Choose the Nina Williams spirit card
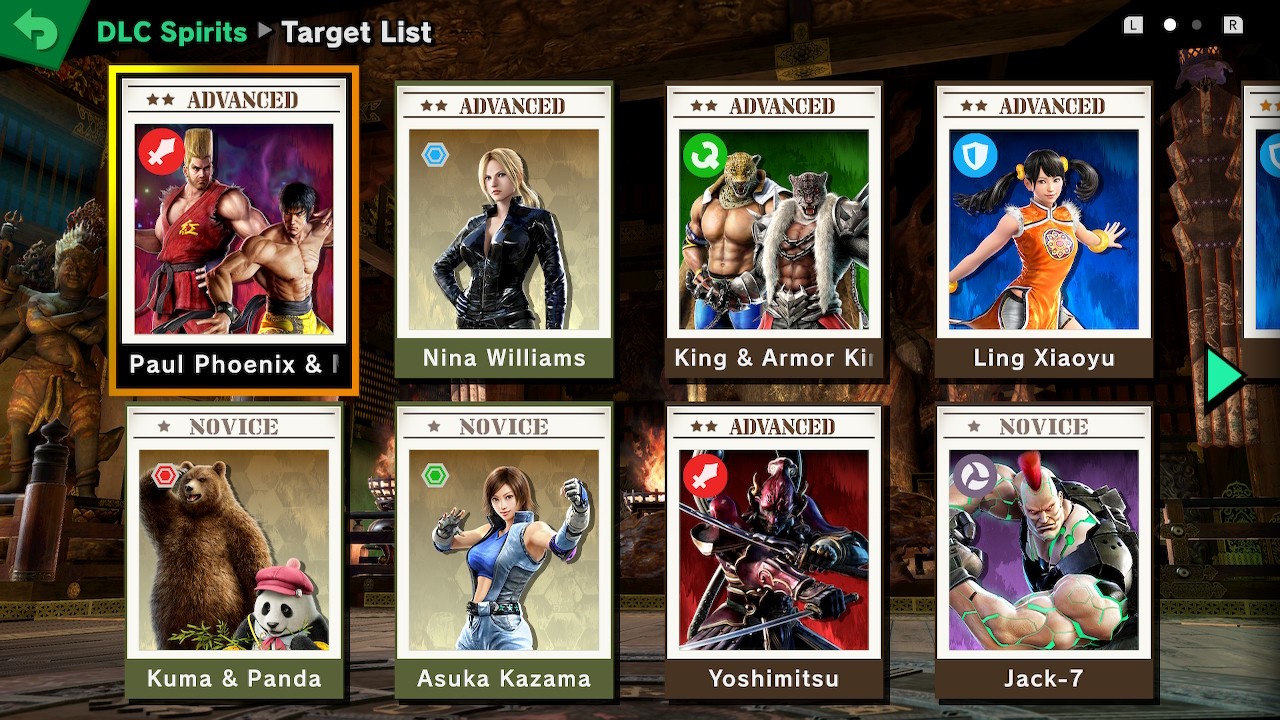The width and height of the screenshot is (1280, 720). [x=504, y=230]
